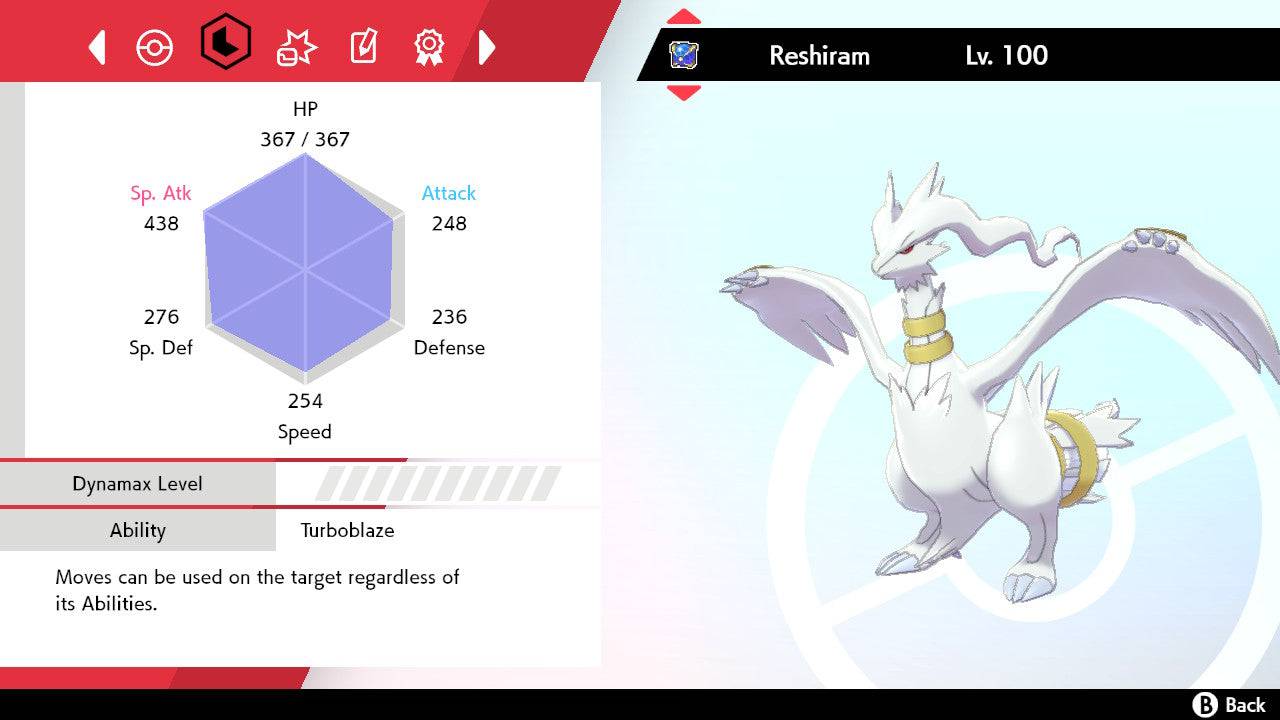Click the right navigation arrow icon
This screenshot has width=1280, height=720.
pos(487,45)
